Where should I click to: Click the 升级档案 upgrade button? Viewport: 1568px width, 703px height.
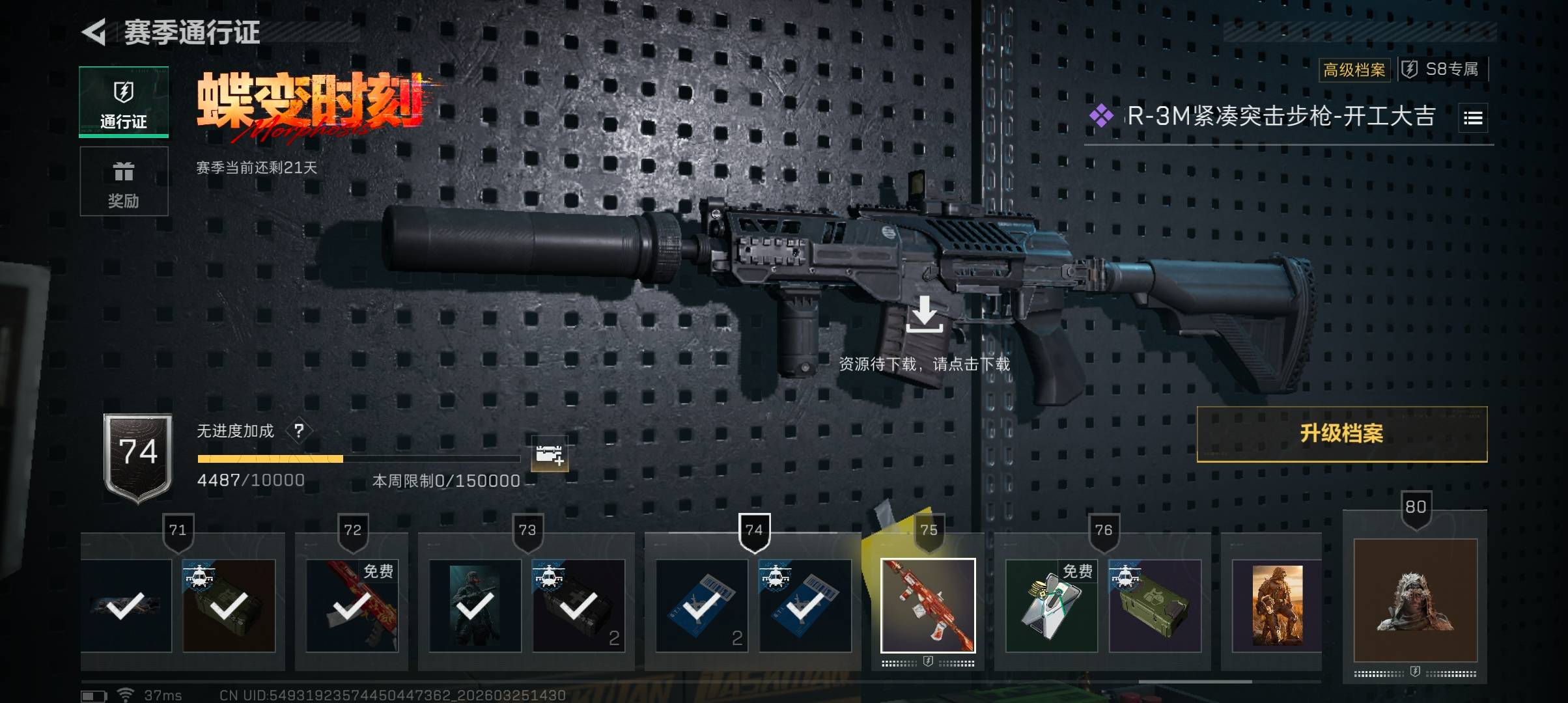point(1341,434)
